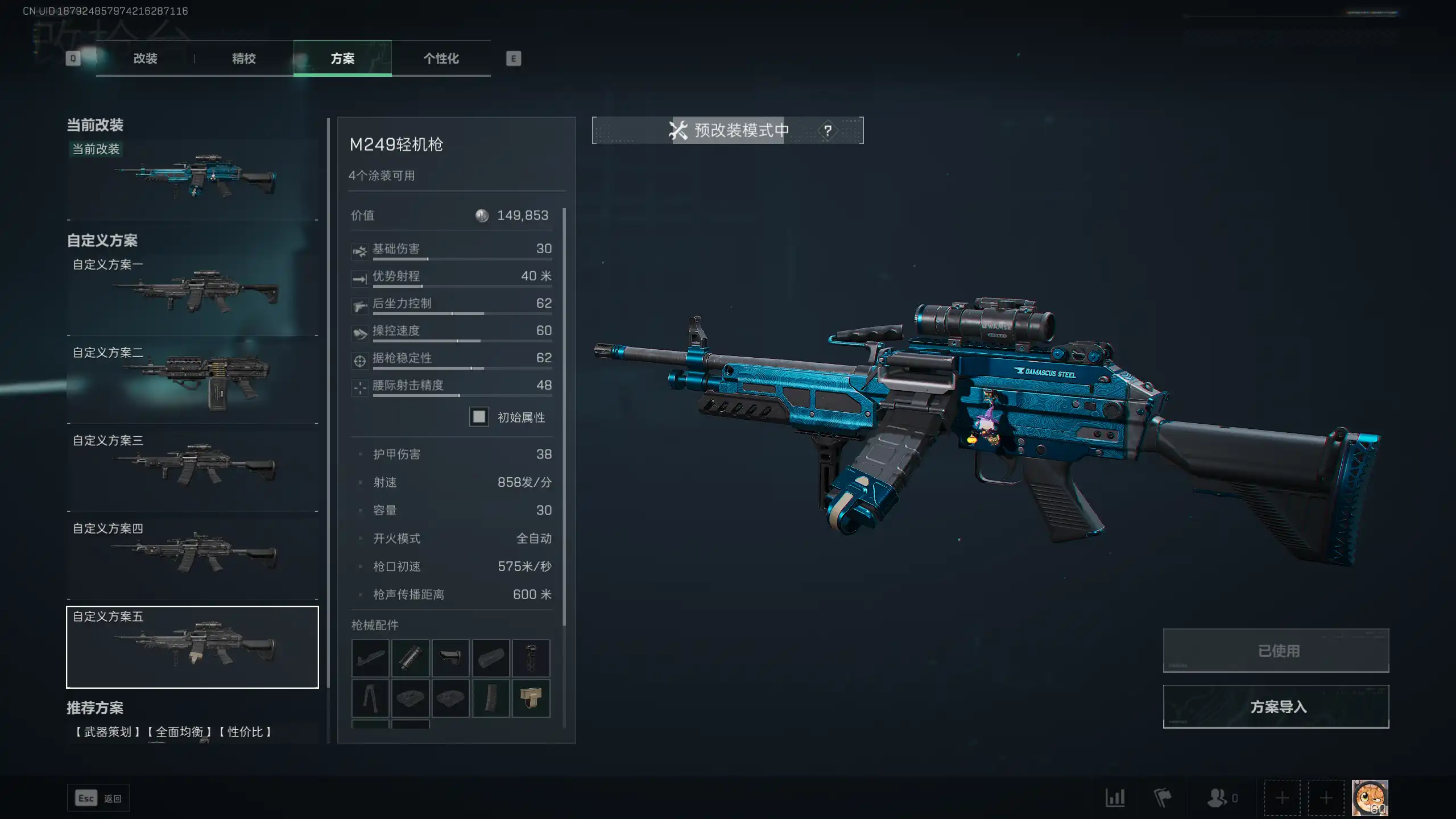Switch to the 改装 tab

click(x=145, y=59)
